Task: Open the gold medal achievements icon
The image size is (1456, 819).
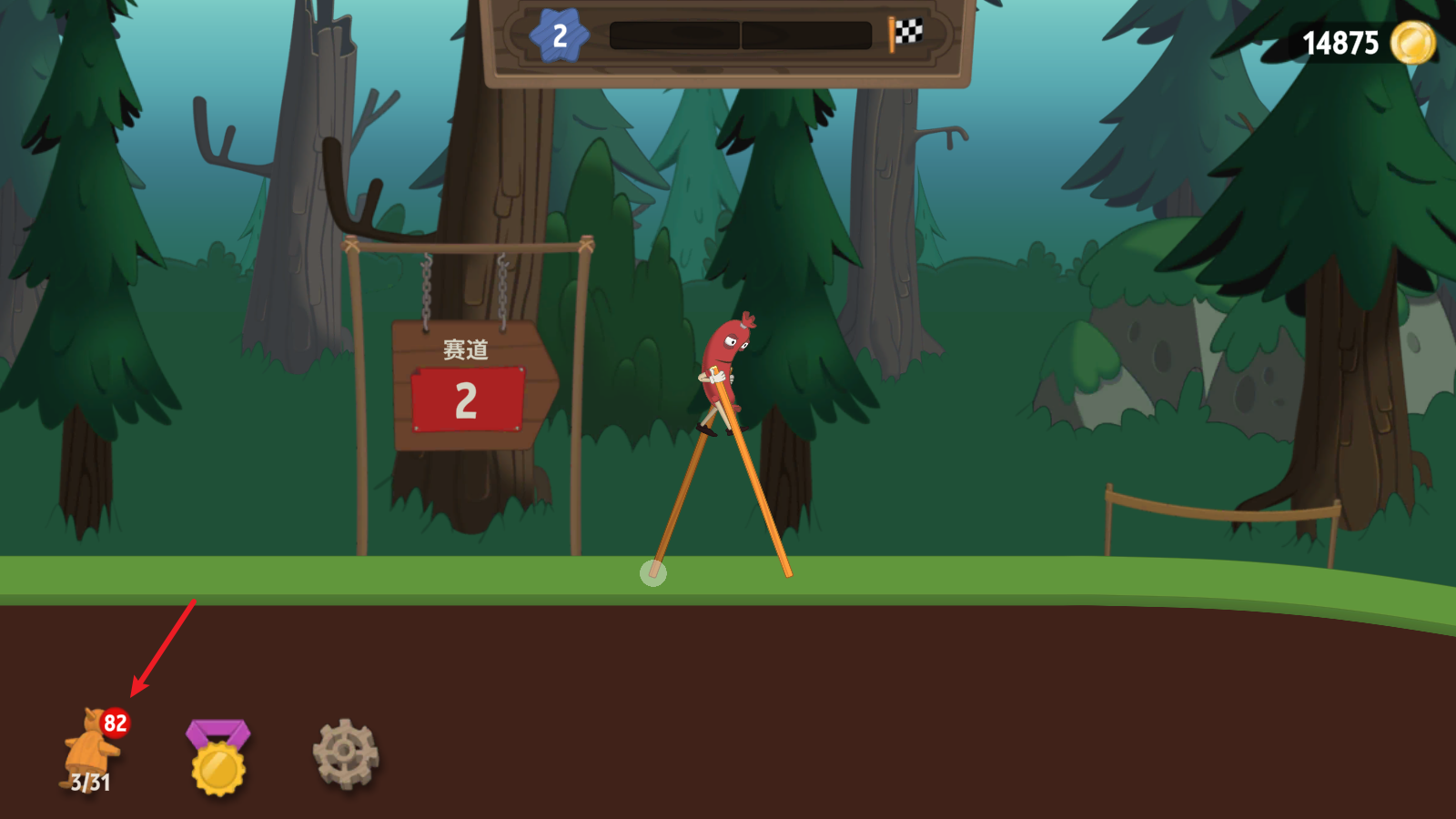Action: click(x=218, y=757)
